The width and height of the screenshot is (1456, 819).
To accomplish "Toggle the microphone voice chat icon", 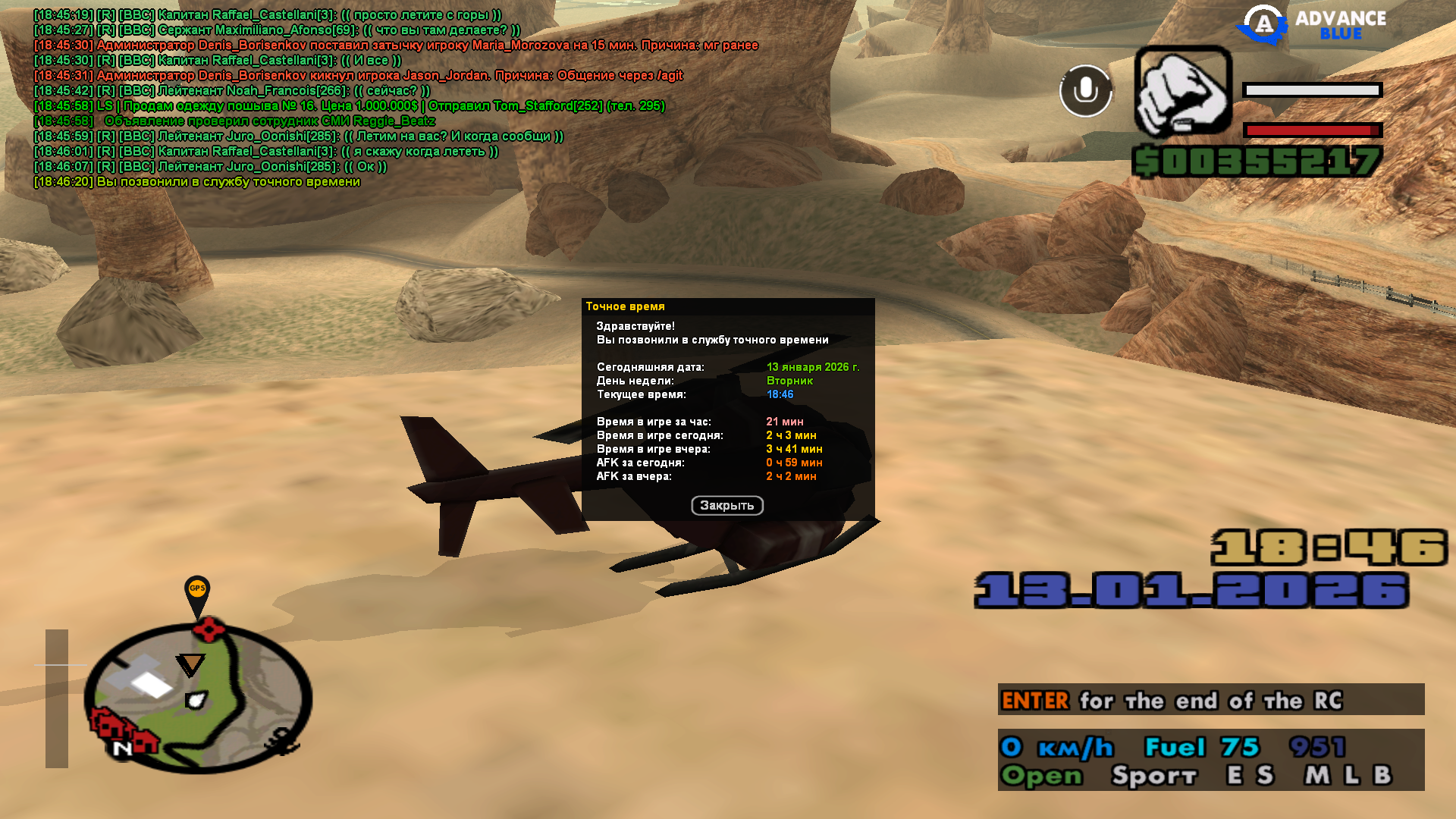I will (x=1085, y=91).
